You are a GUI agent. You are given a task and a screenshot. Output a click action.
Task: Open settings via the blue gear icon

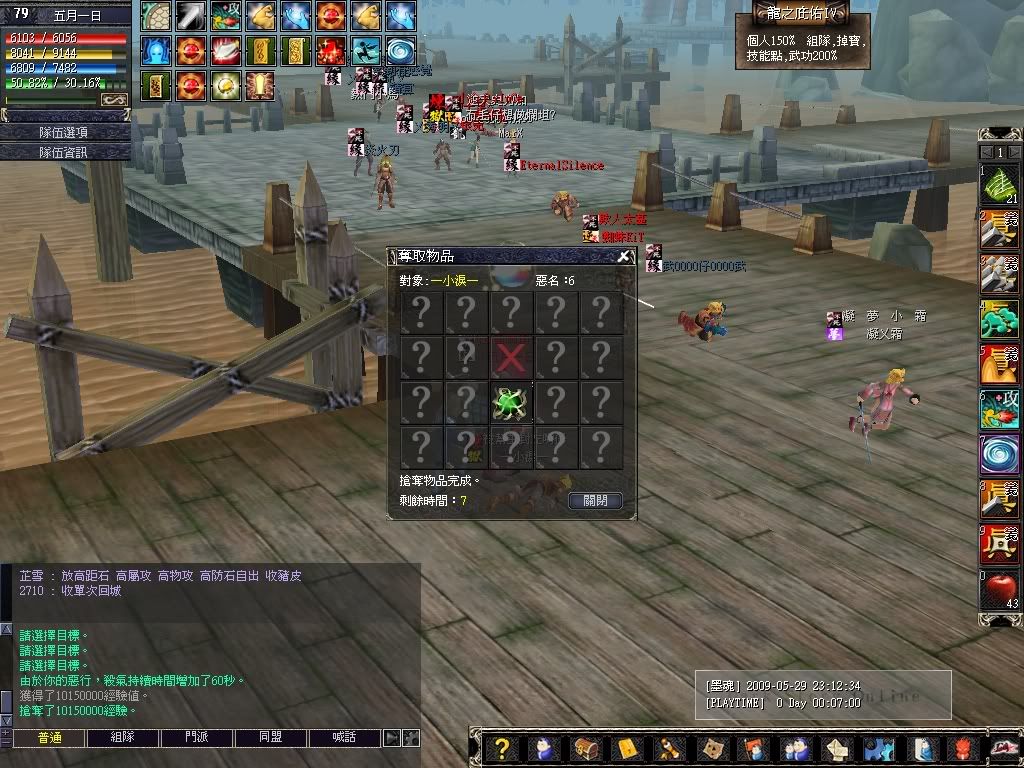click(879, 748)
